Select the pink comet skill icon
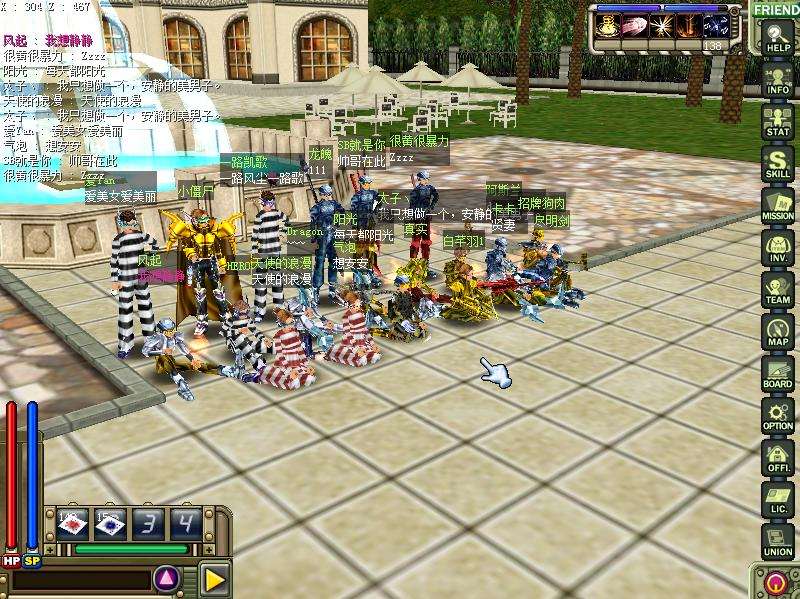800x599 pixels. pyautogui.click(x=632, y=26)
